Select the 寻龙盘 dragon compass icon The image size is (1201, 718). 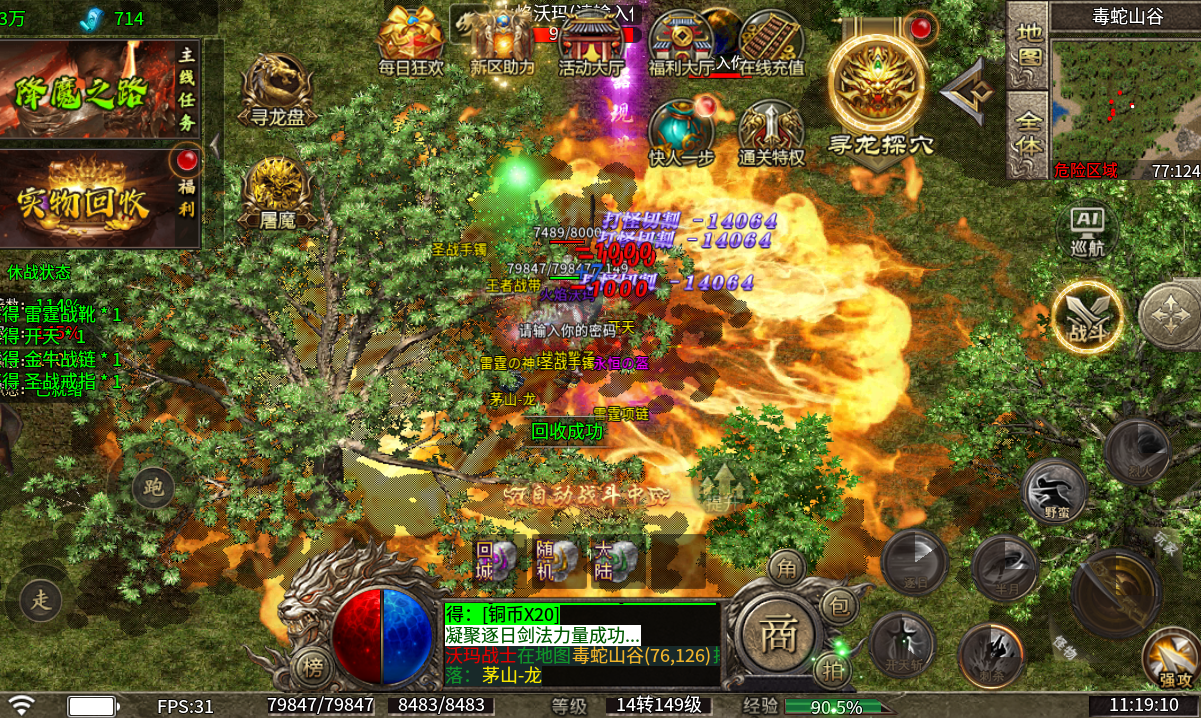[x=277, y=88]
